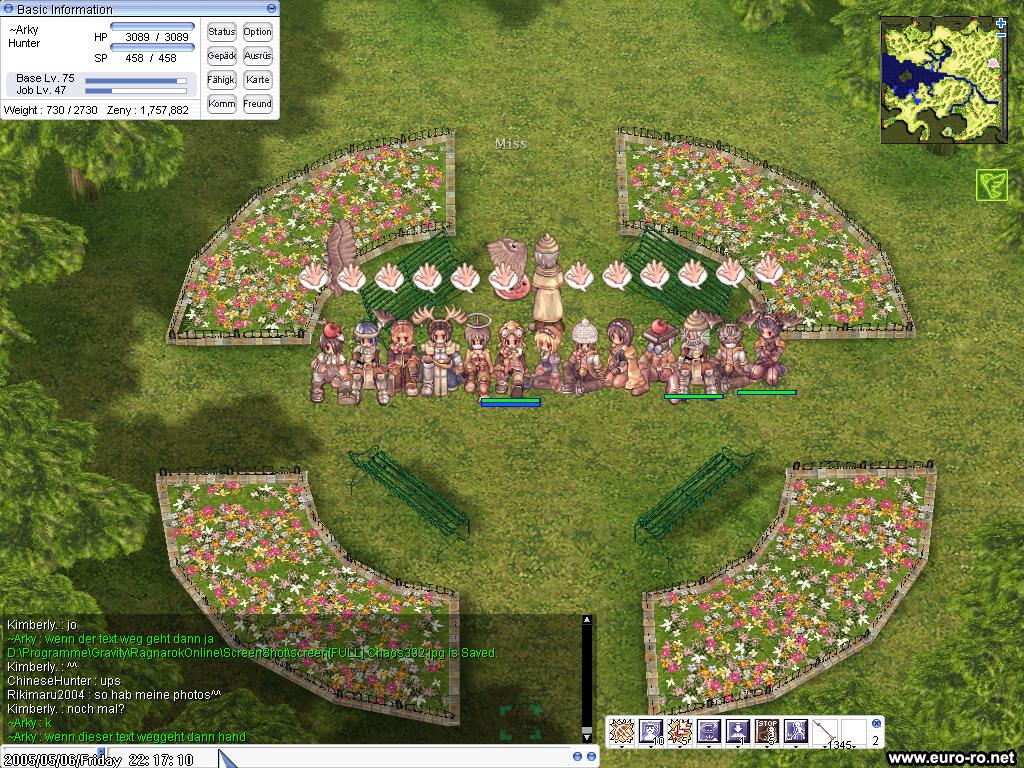Image resolution: width=1024 pixels, height=768 pixels.
Task: Select the arrow slot showing 1345
Action: click(825, 732)
